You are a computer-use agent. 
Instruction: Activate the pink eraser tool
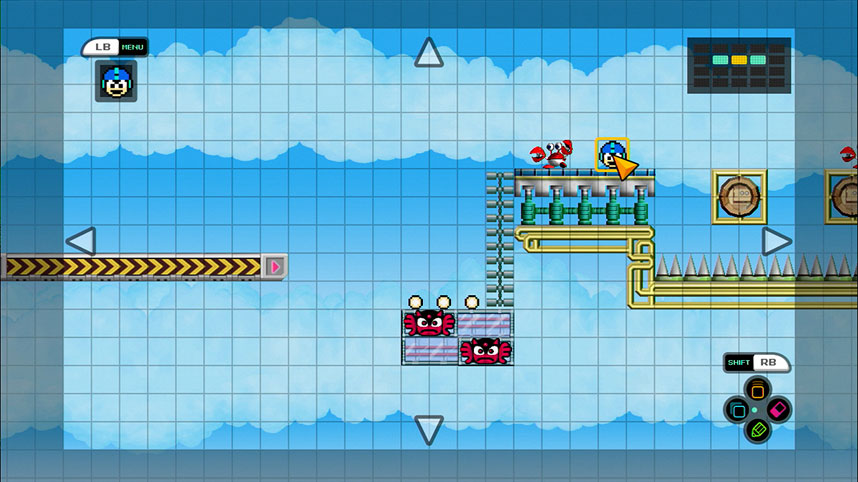tap(779, 410)
